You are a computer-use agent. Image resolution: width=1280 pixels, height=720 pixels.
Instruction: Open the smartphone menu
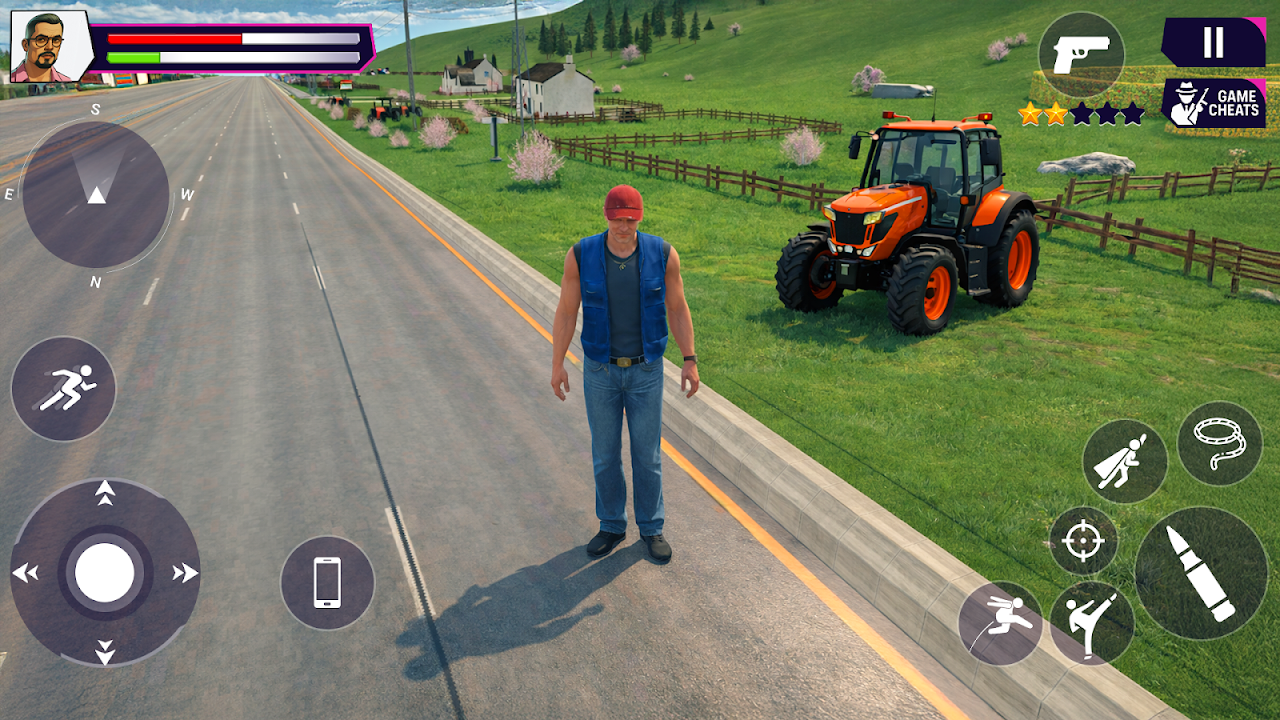pyautogui.click(x=327, y=582)
